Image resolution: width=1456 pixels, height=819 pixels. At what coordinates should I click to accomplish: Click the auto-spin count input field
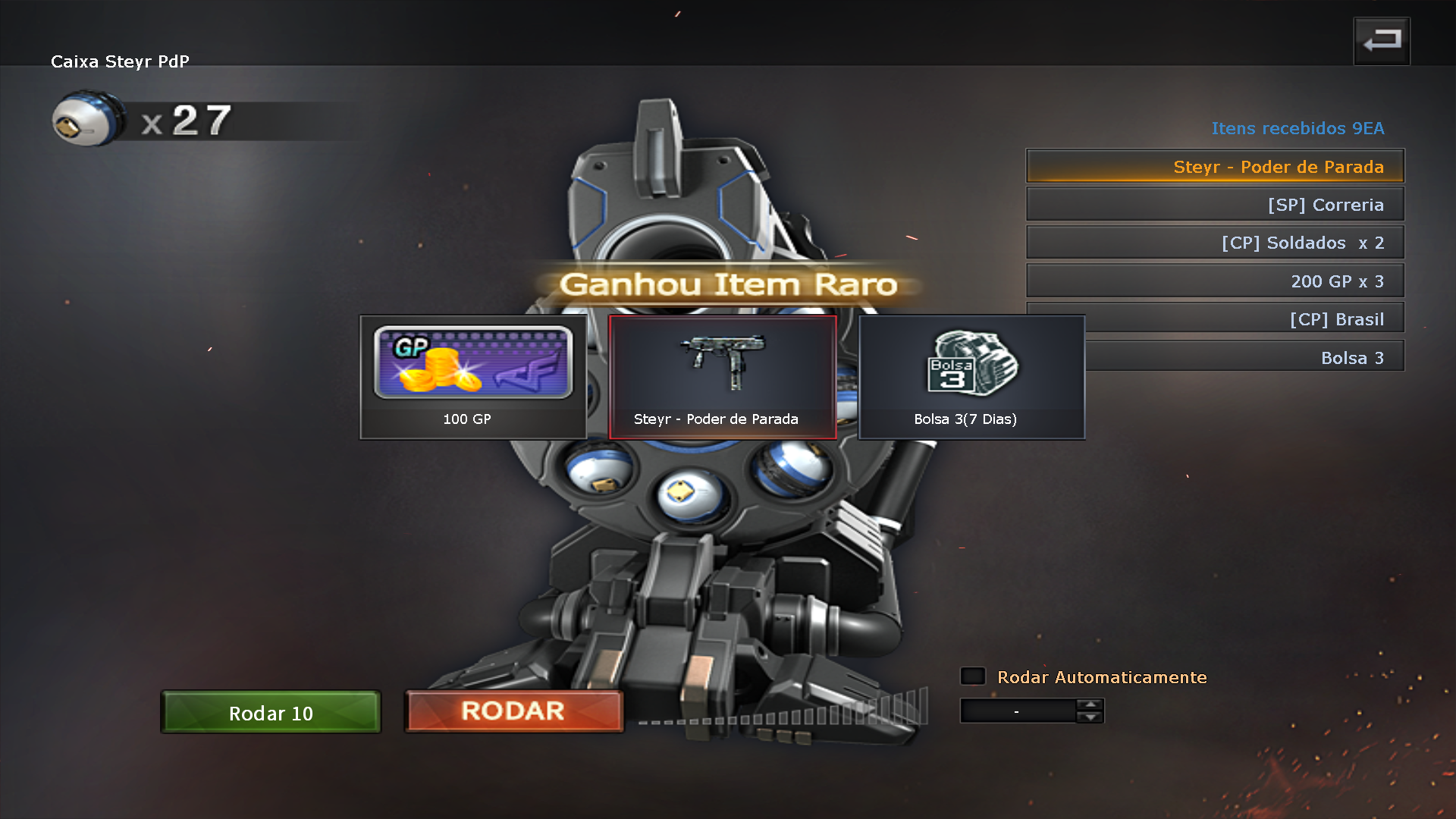(1018, 711)
